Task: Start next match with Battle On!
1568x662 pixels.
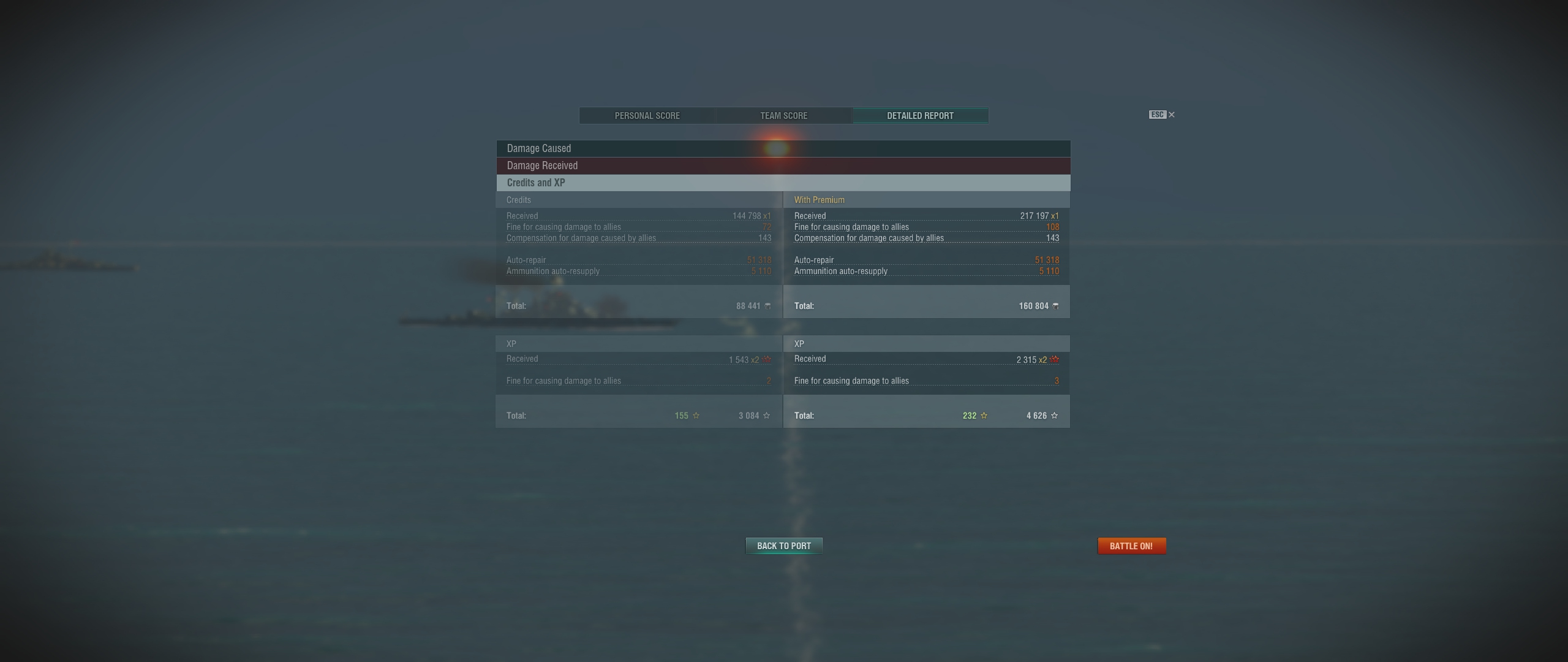Action: (x=1131, y=546)
